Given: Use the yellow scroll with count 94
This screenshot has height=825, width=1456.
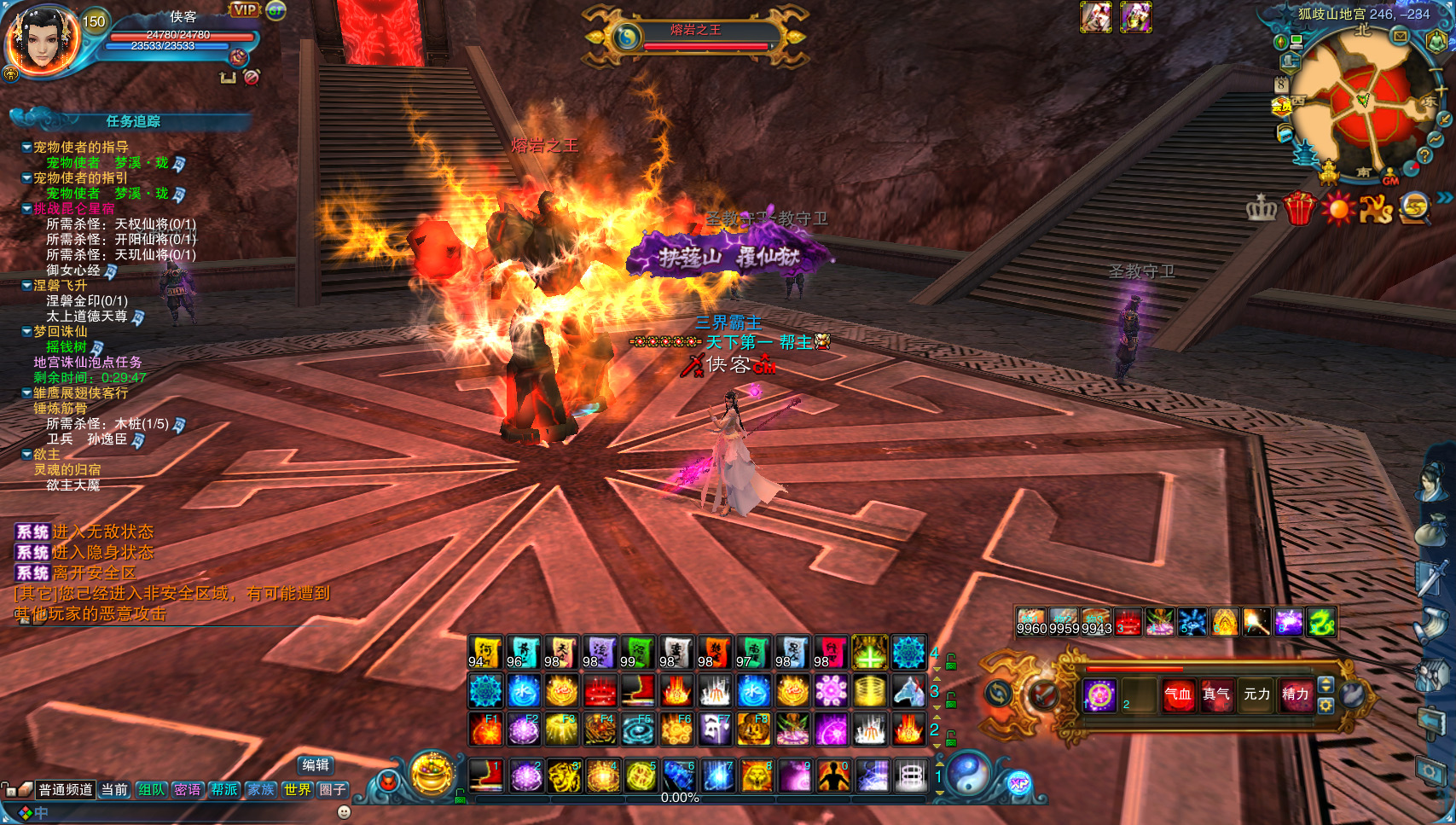Looking at the screenshot, I should tap(485, 652).
